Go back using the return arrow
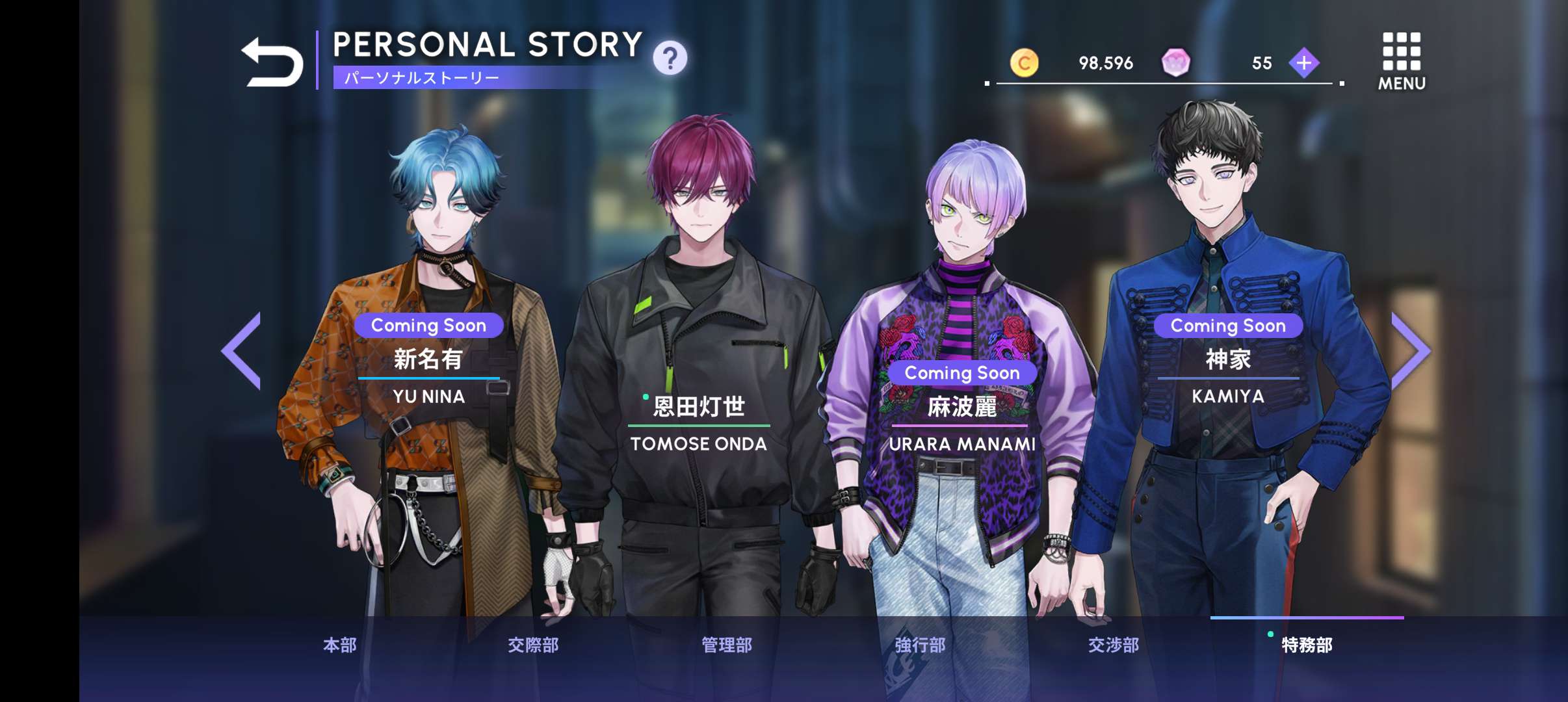Image resolution: width=1568 pixels, height=702 pixels. (x=272, y=62)
